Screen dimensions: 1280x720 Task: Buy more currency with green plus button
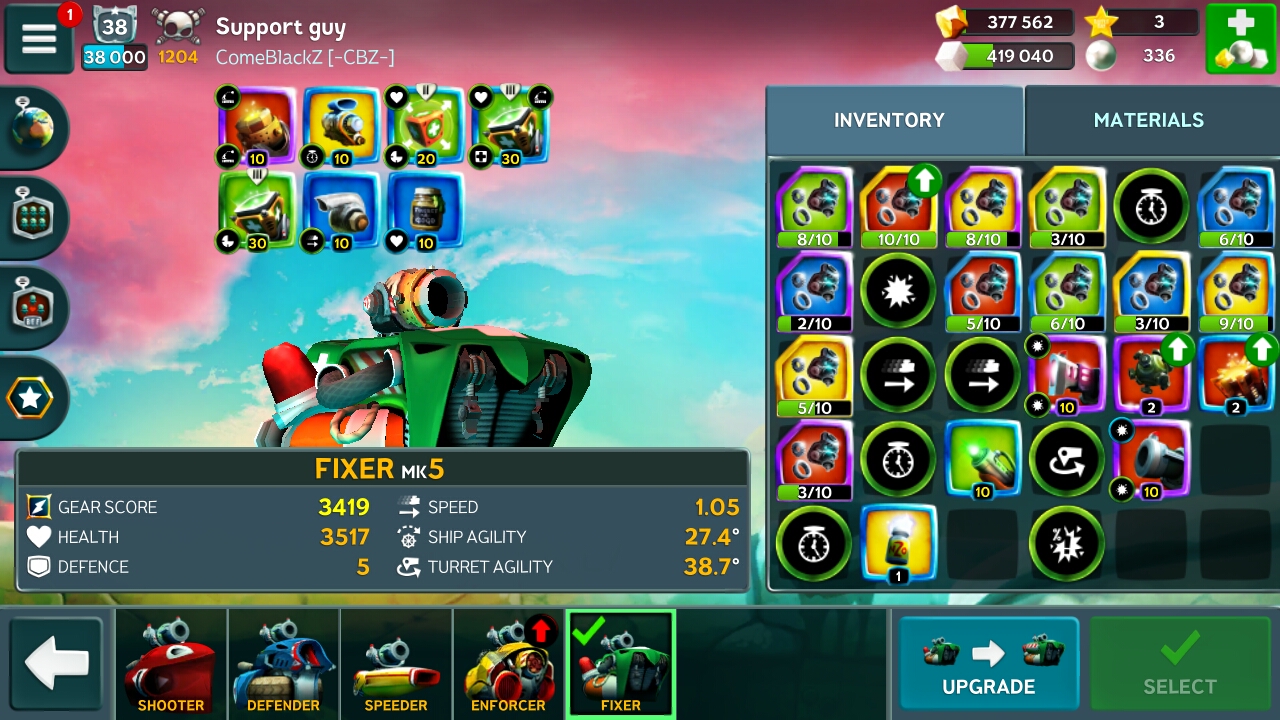pos(1240,38)
